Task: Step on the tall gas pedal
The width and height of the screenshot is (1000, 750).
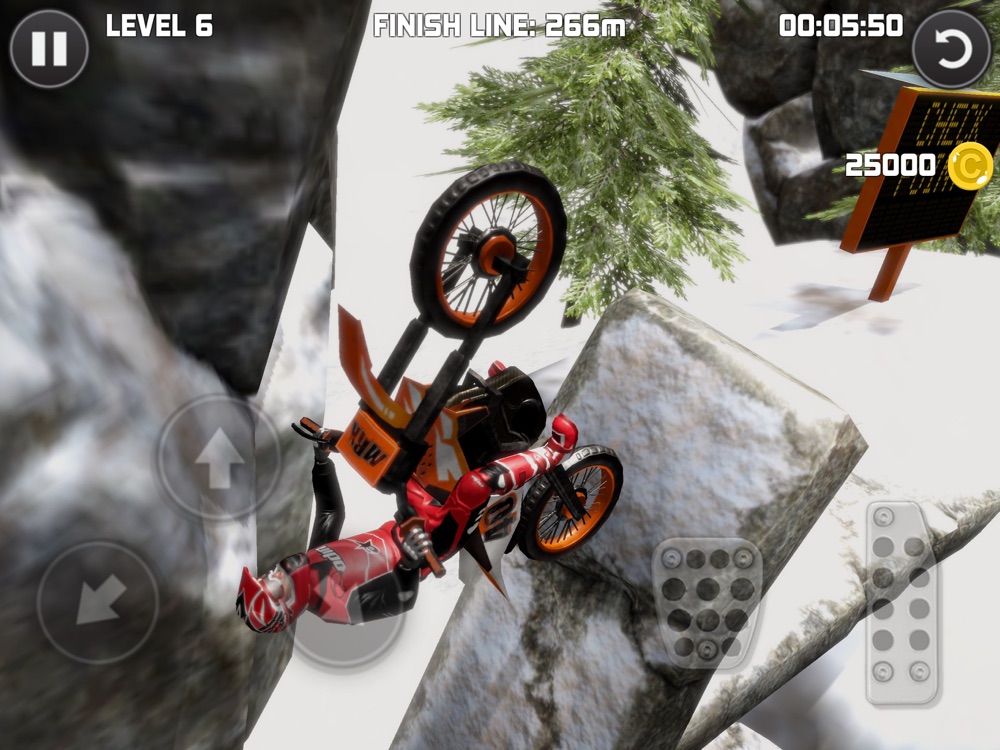Action: [x=901, y=602]
